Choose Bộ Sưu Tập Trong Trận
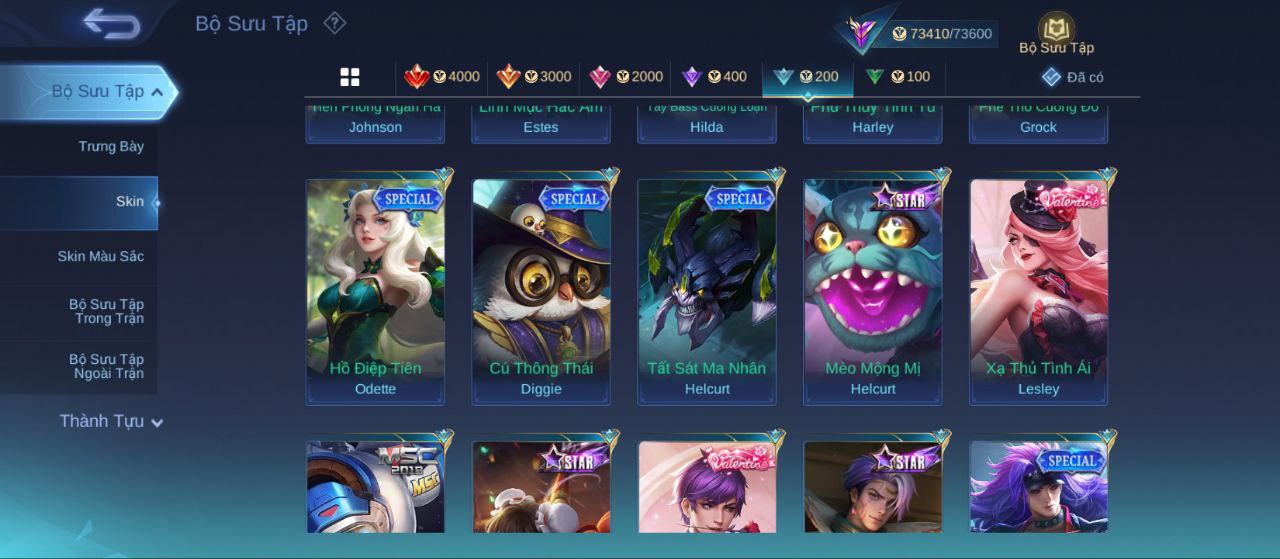The height and width of the screenshot is (559, 1280). [106, 311]
